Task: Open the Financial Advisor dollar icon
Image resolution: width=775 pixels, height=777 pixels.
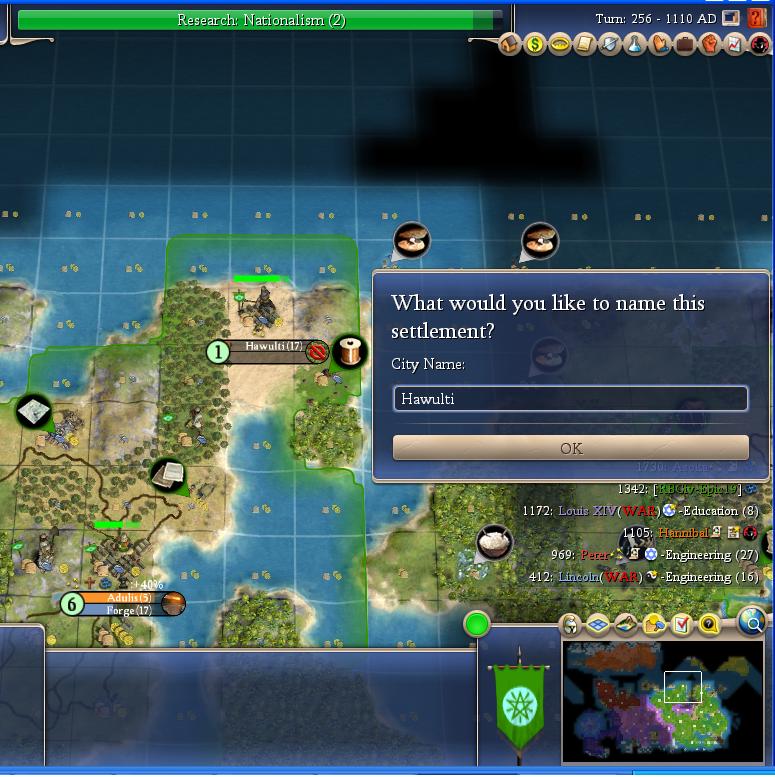Action: point(535,45)
